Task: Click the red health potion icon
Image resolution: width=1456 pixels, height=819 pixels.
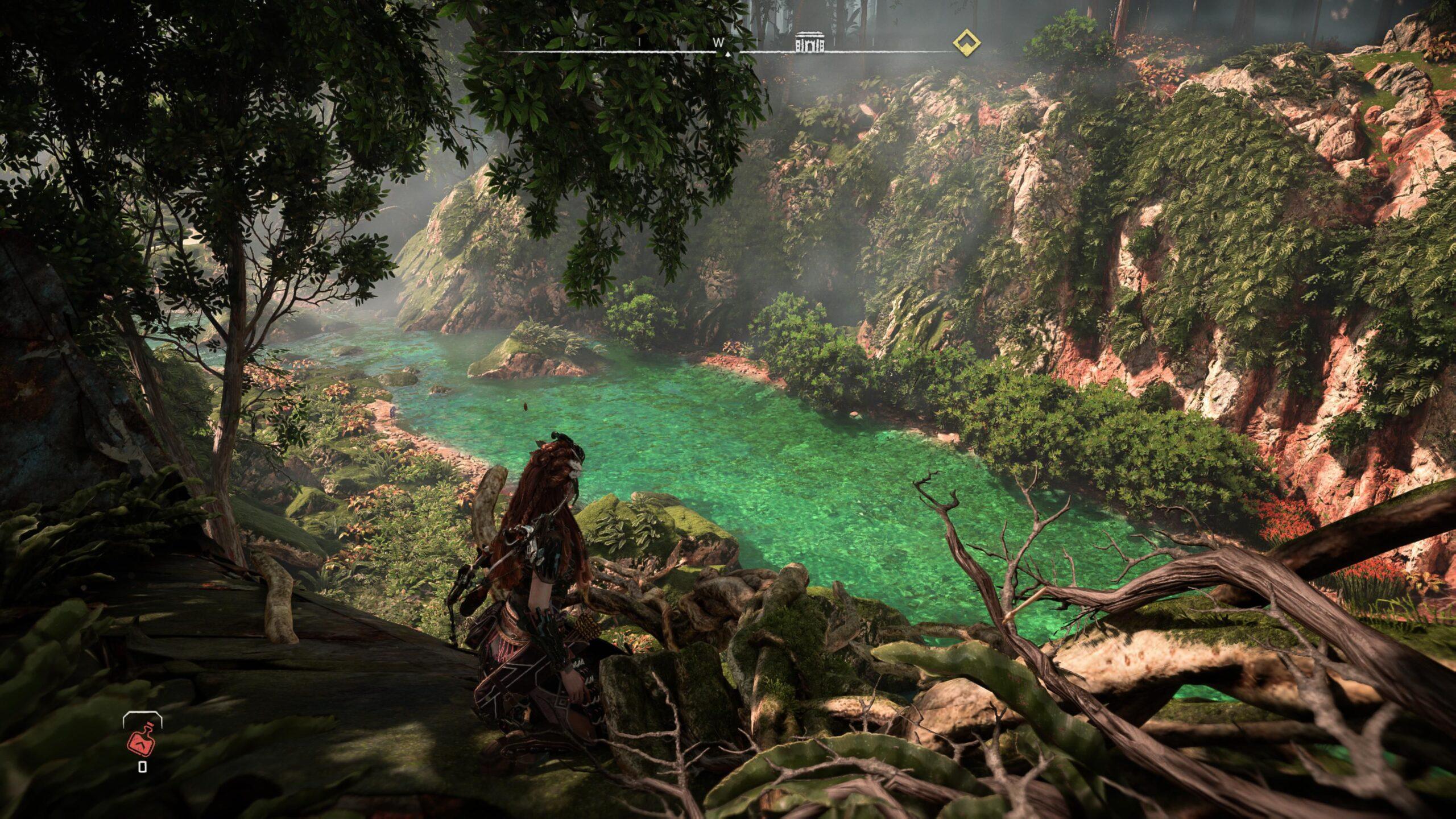Action: (x=141, y=739)
